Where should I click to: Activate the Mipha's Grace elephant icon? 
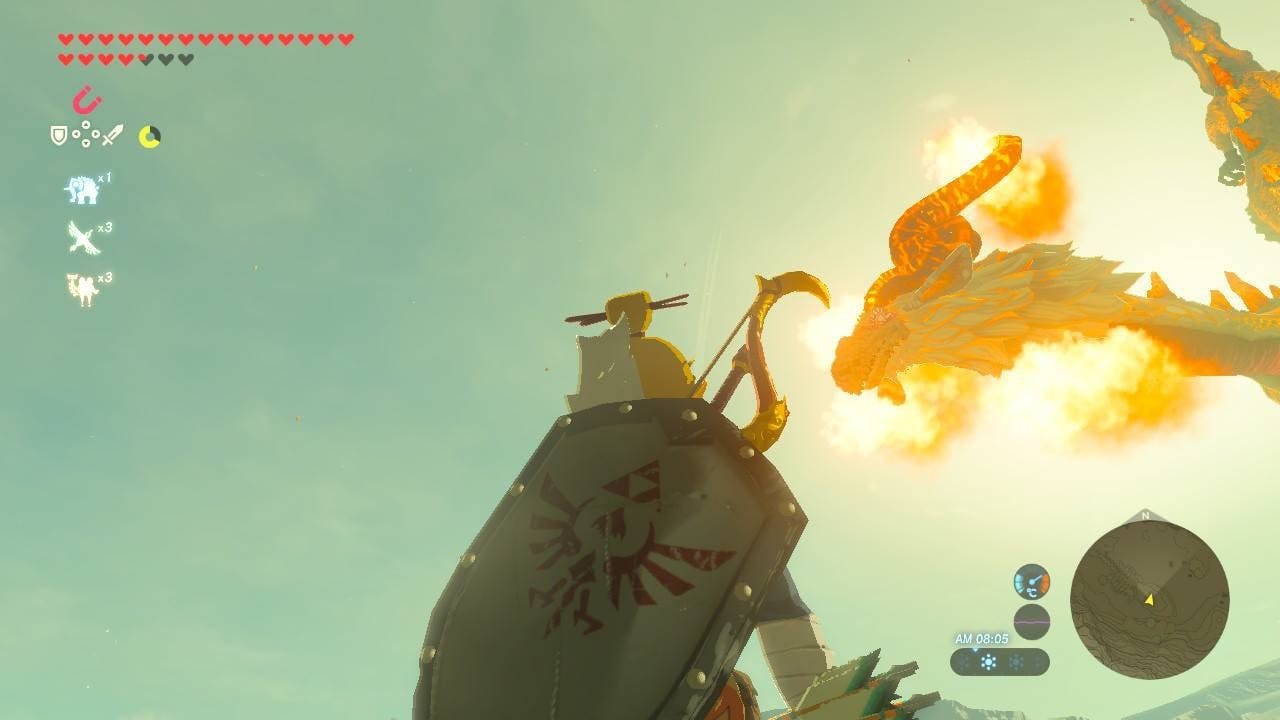tap(82, 189)
